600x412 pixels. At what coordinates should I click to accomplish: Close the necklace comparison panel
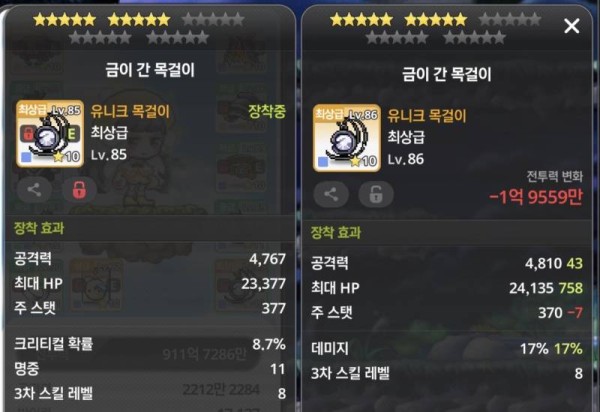tap(572, 26)
